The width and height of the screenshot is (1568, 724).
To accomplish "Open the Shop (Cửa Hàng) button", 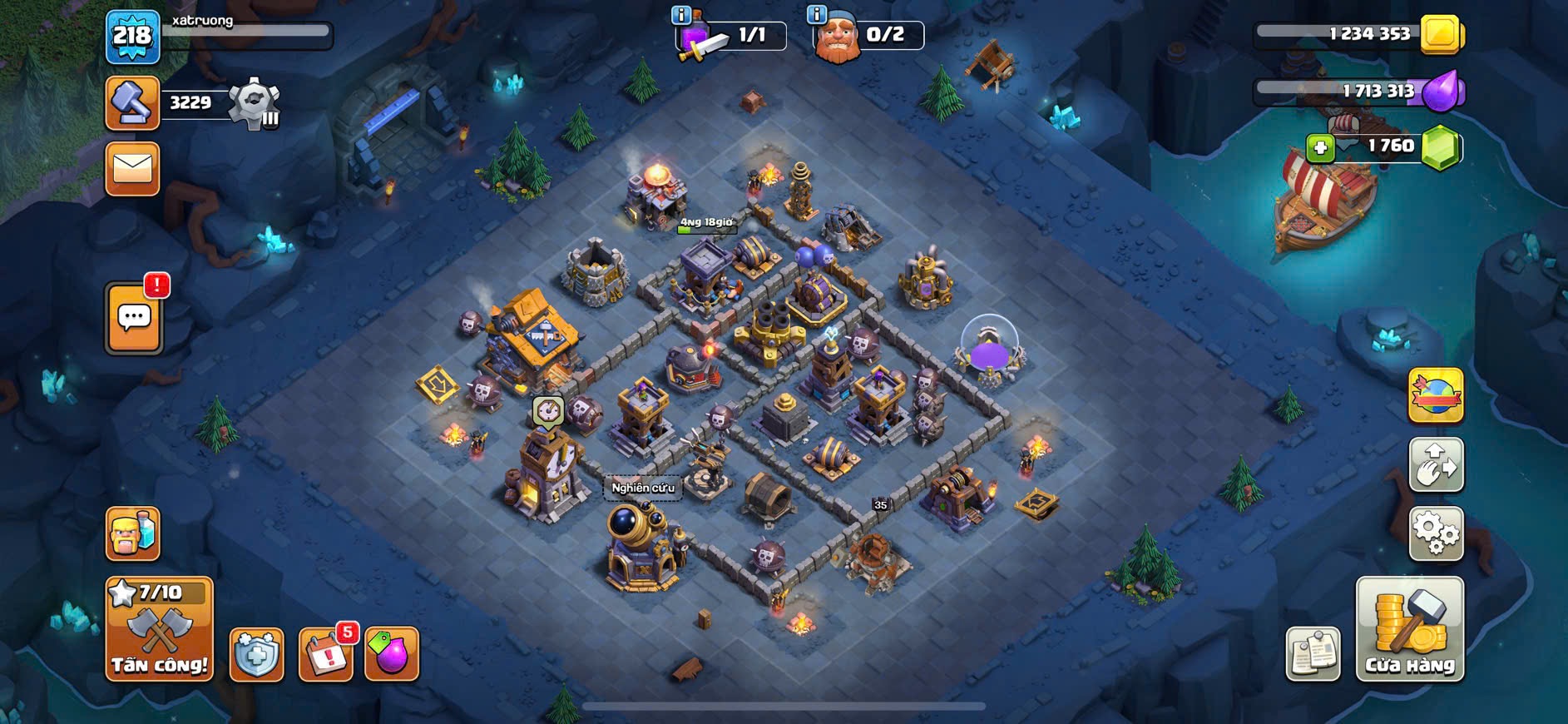I will (x=1409, y=630).
